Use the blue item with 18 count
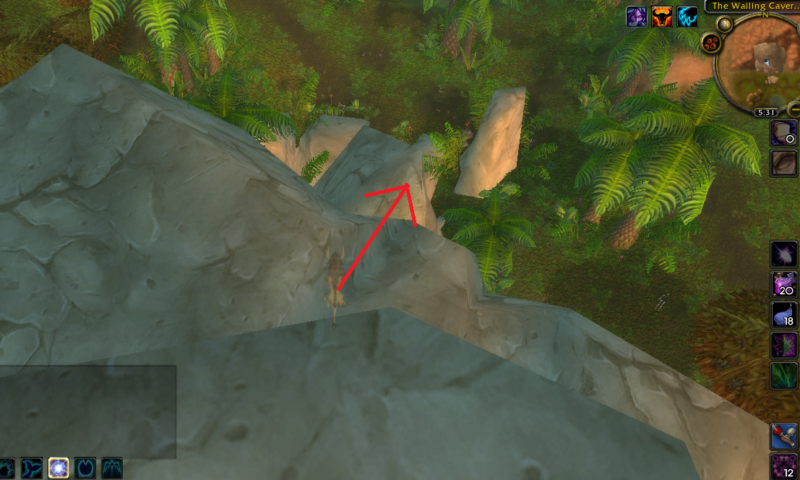This screenshot has width=800, height=480. pyautogui.click(x=784, y=315)
